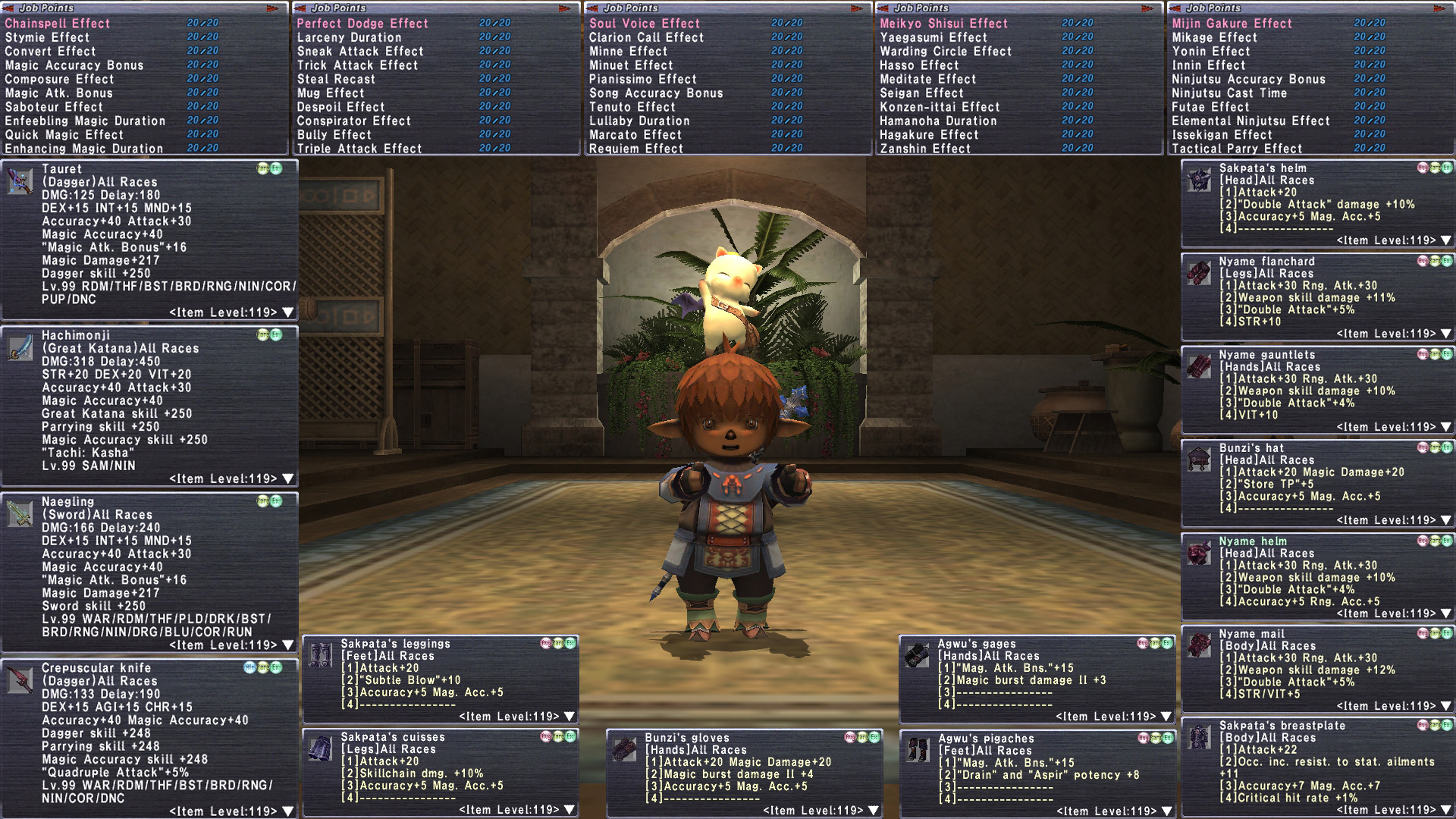Viewport: 1456px width, 819px height.
Task: Expand the Sakpata's leggings item level arrow
Action: coord(570,717)
